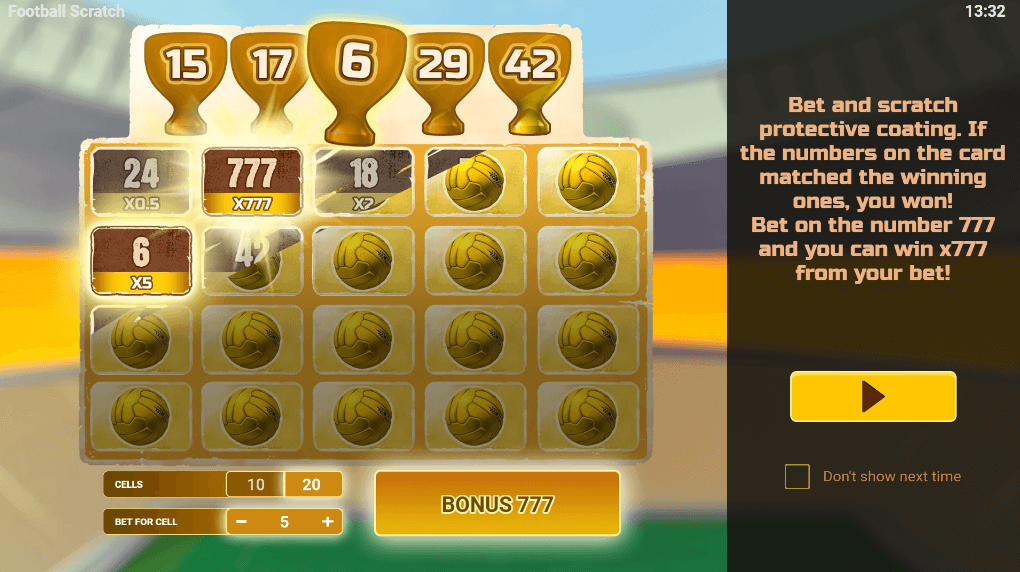The height and width of the screenshot is (572, 1020).
Task: Choose the 777 x777 scratch cell
Action: (x=252, y=182)
